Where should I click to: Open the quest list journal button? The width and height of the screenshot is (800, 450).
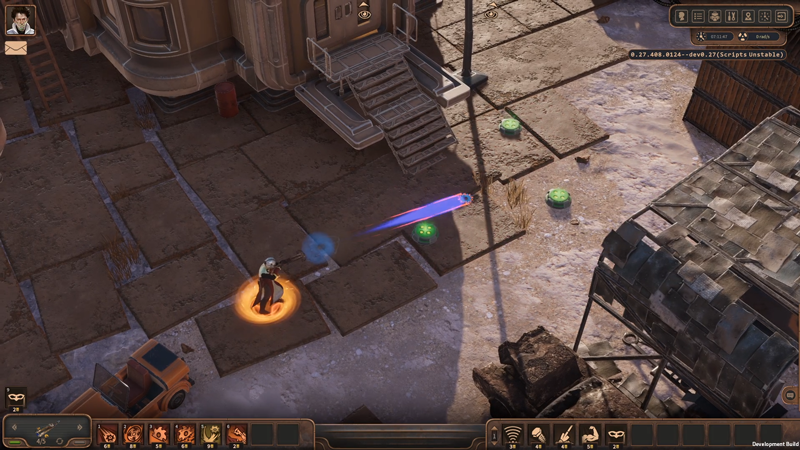pos(699,16)
